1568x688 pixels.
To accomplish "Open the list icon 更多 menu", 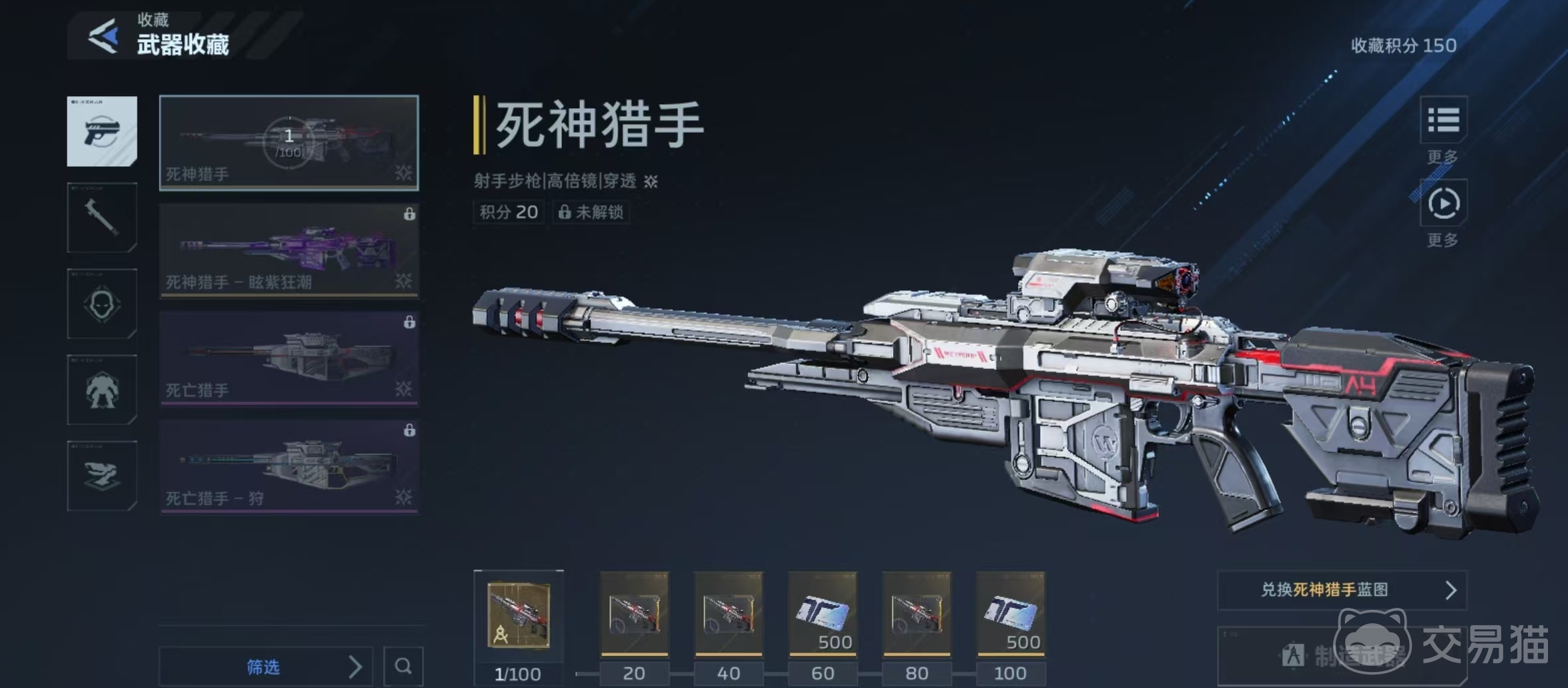I will click(1443, 120).
